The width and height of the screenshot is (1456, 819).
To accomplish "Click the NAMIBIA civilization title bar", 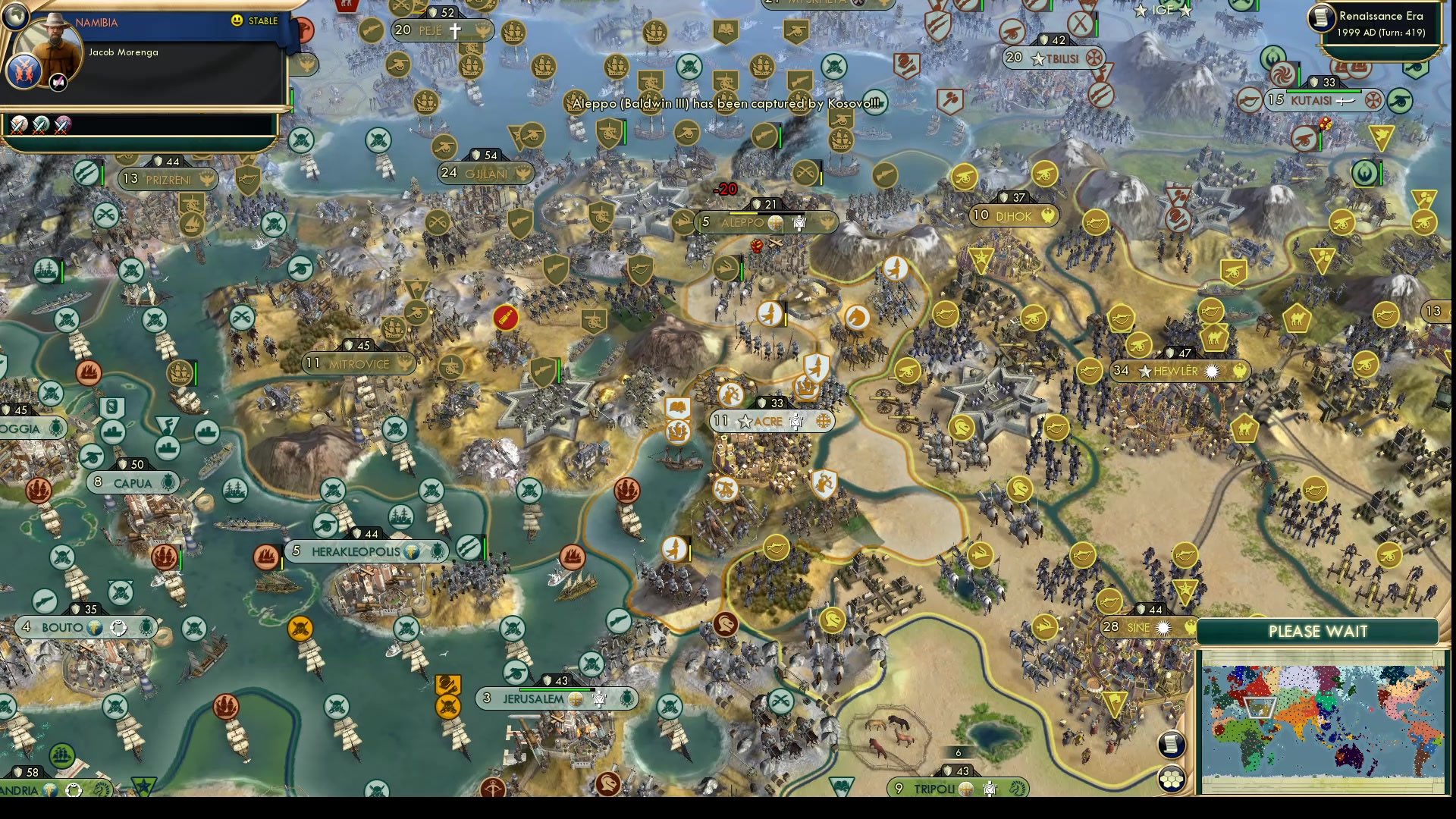I will 98,23.
